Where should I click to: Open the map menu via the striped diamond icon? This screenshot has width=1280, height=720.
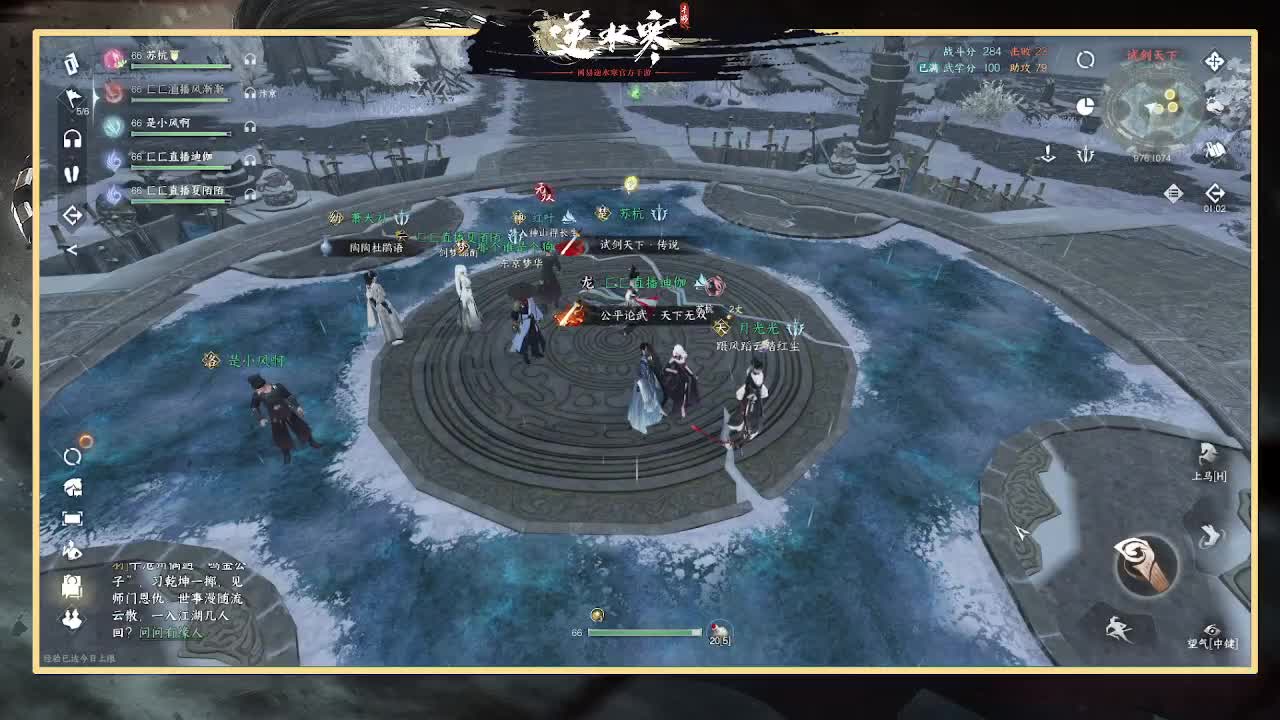[x=1172, y=193]
